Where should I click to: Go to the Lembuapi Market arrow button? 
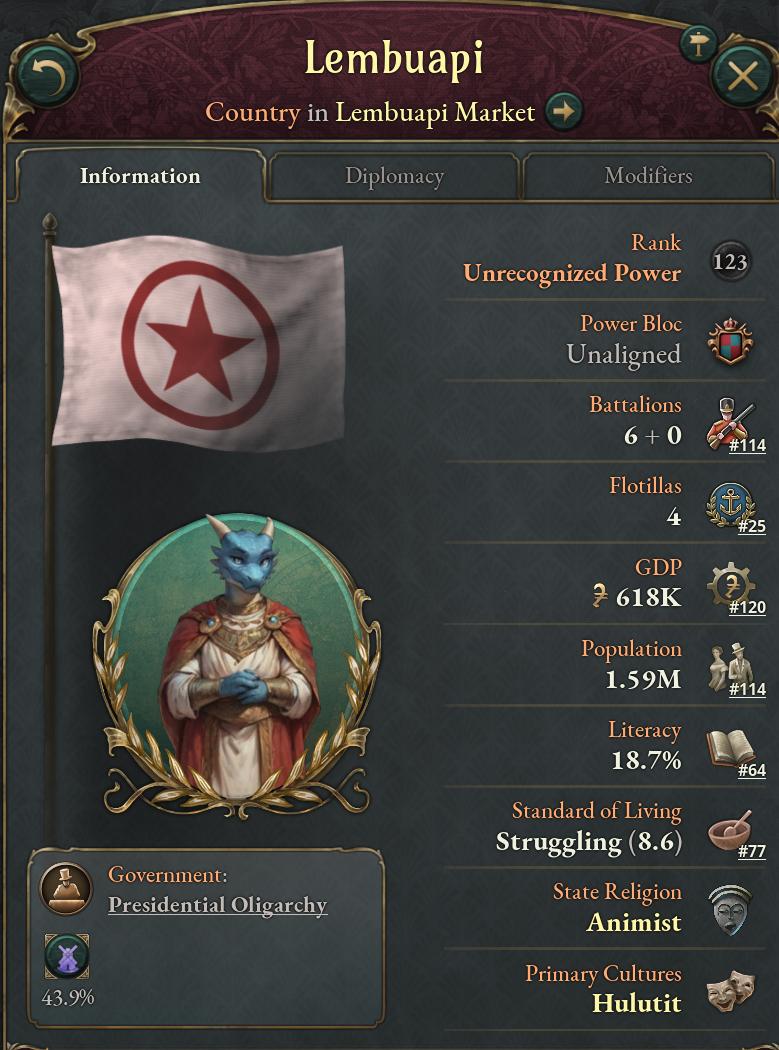(565, 112)
